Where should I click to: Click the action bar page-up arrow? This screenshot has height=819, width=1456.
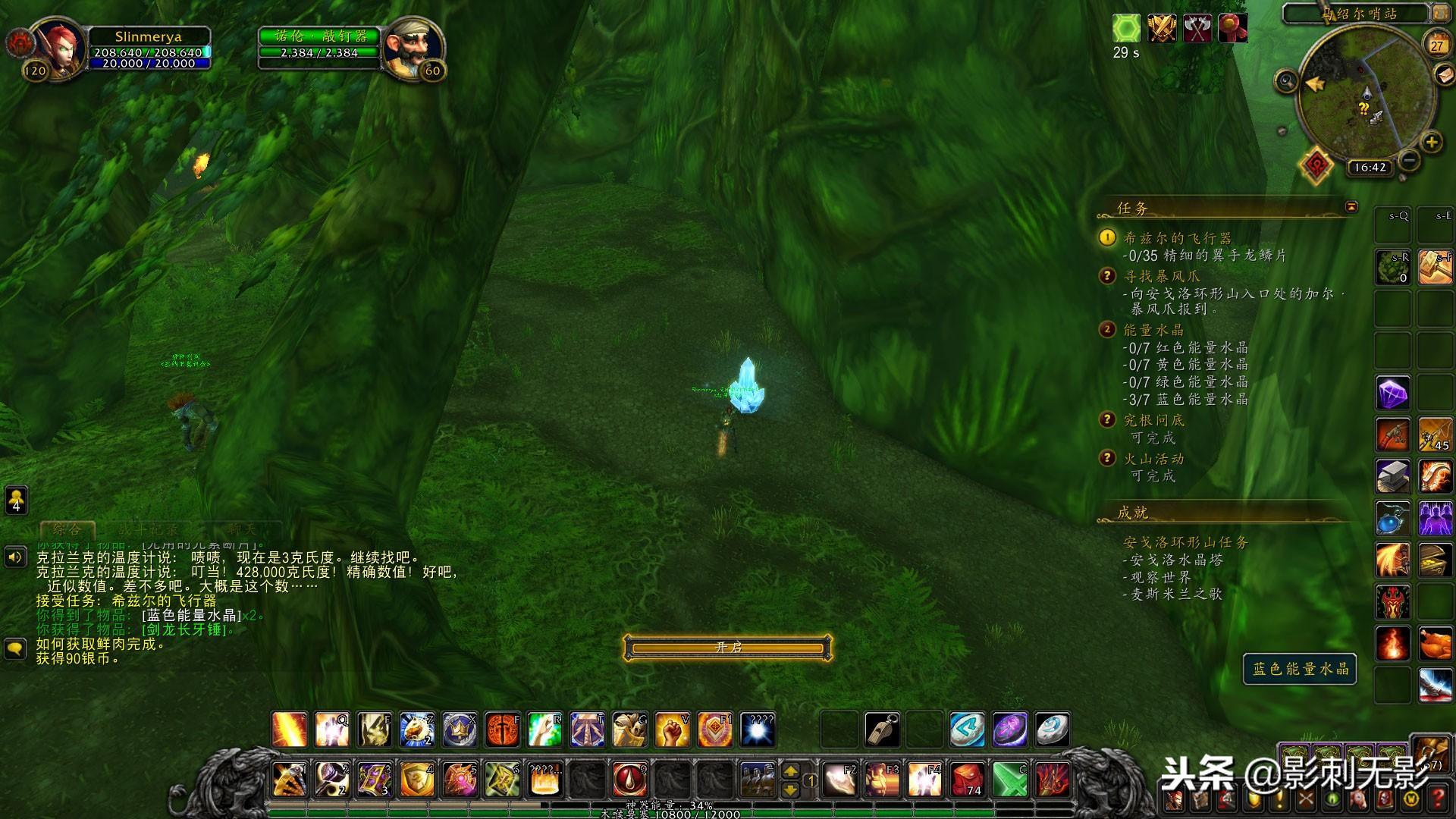click(x=790, y=771)
